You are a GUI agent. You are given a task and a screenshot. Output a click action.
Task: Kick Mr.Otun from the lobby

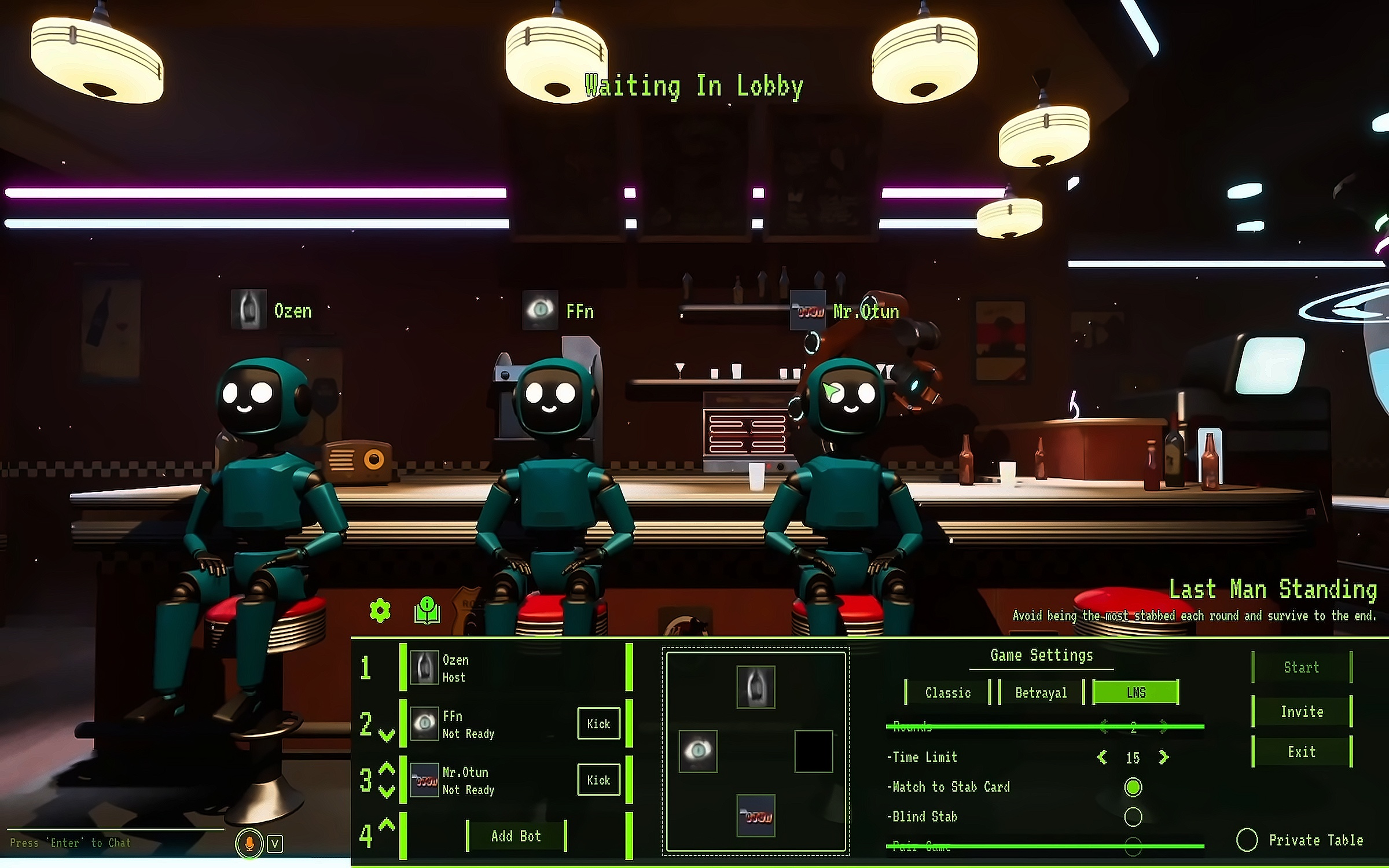[x=598, y=779]
